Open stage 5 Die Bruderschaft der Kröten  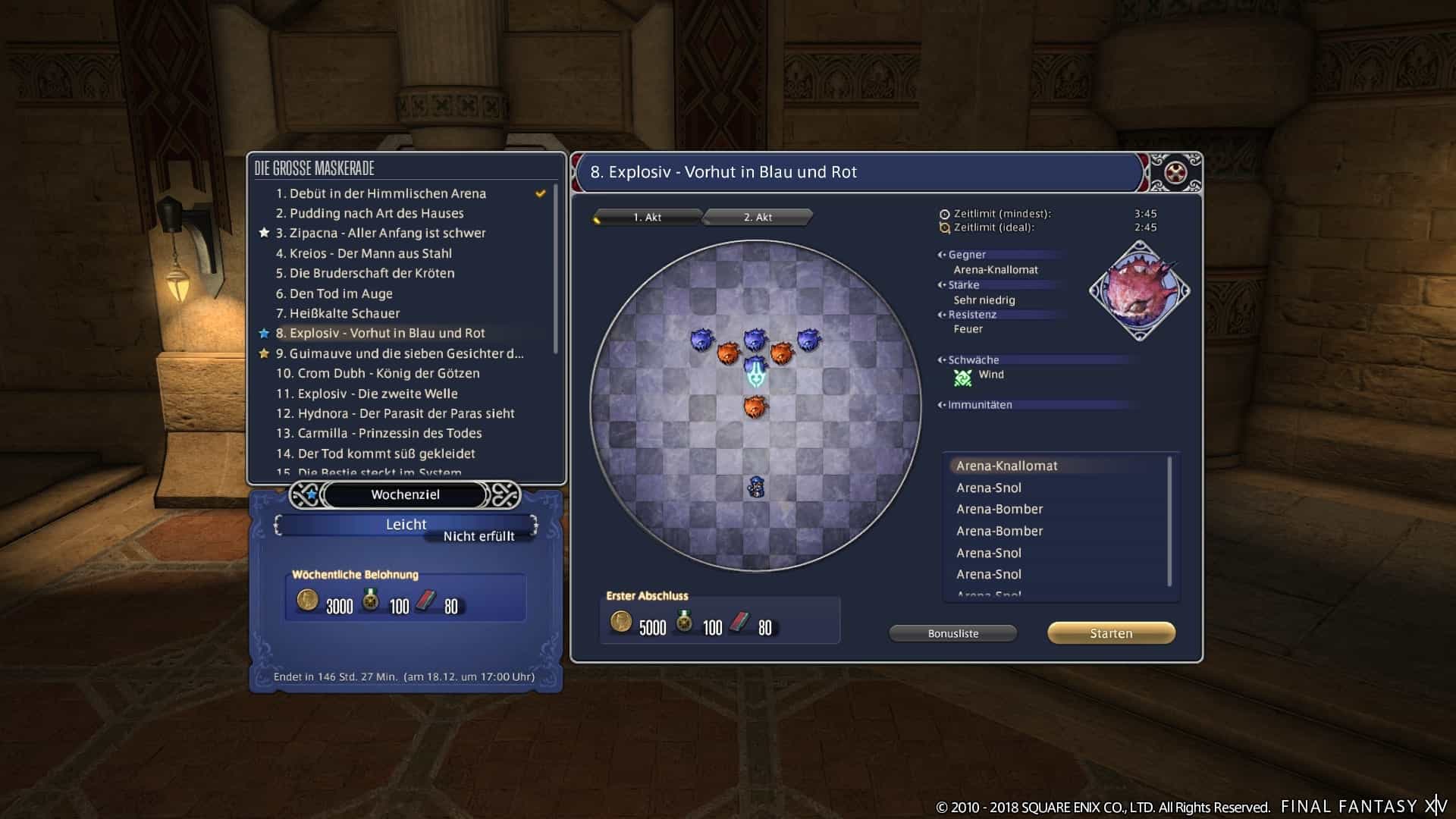(x=365, y=274)
